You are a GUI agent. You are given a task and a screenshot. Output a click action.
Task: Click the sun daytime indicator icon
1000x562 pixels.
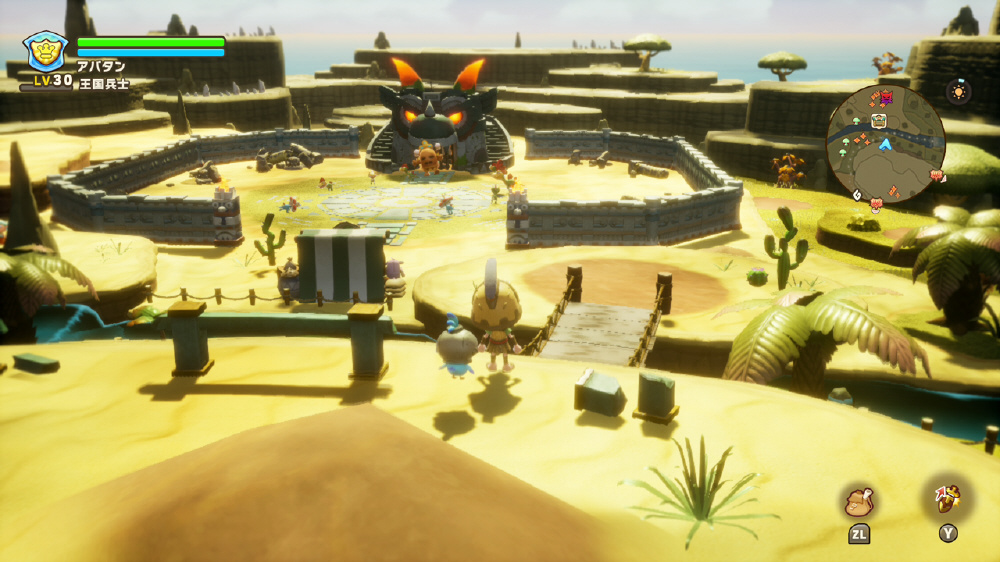[959, 91]
